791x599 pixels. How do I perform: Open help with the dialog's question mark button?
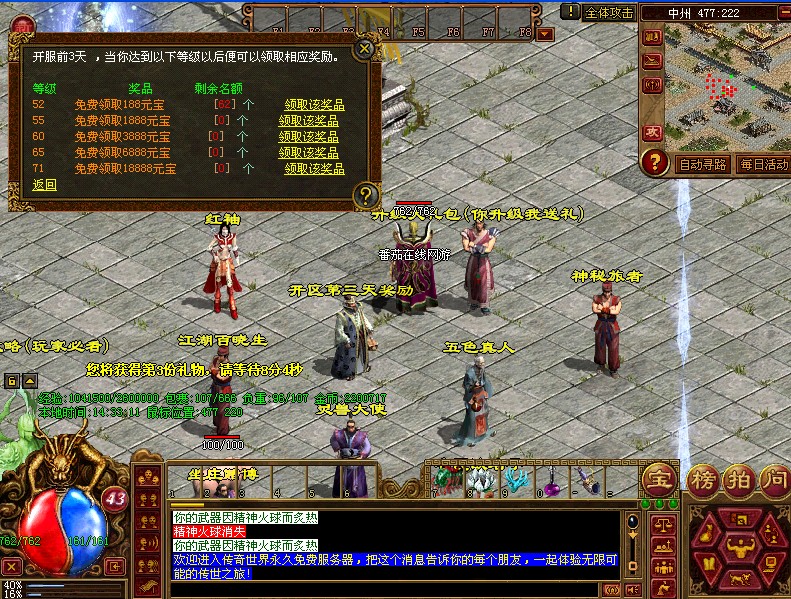coord(367,194)
